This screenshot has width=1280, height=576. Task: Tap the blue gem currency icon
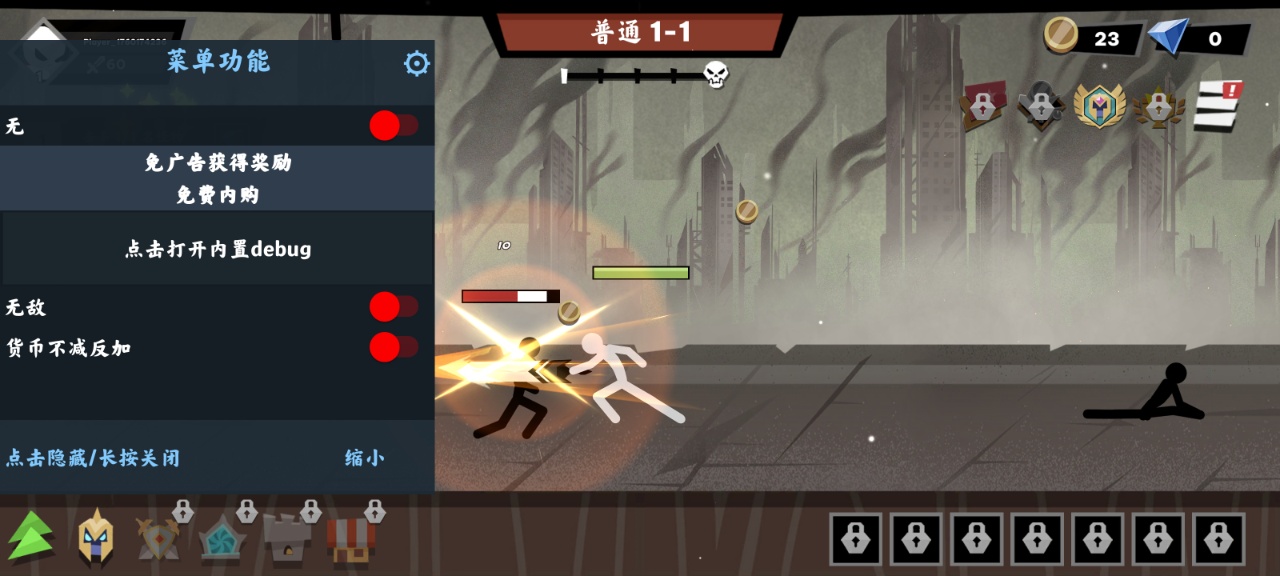(x=1167, y=38)
